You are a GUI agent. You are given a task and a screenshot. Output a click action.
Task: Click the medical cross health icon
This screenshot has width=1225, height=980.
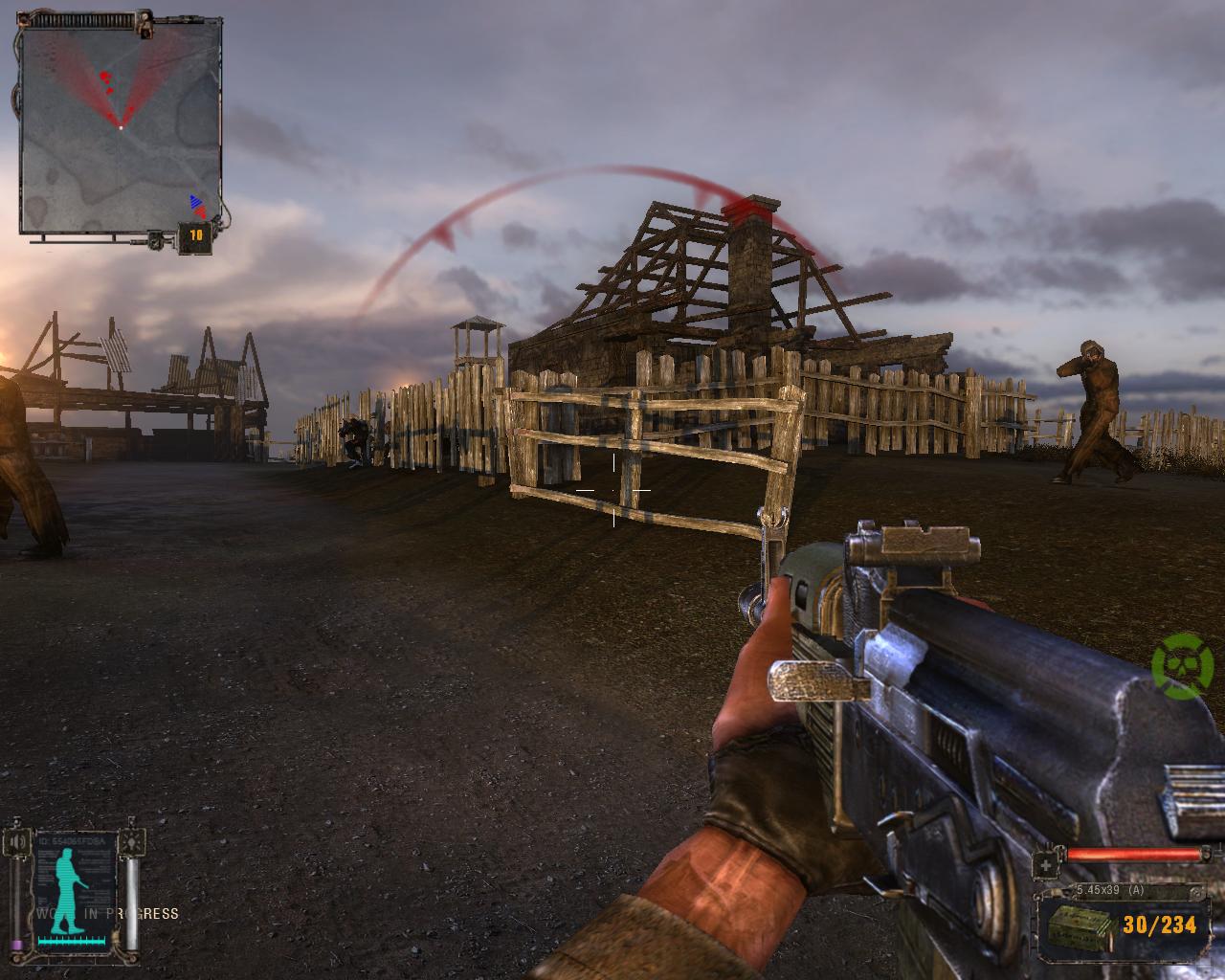pos(1045,865)
